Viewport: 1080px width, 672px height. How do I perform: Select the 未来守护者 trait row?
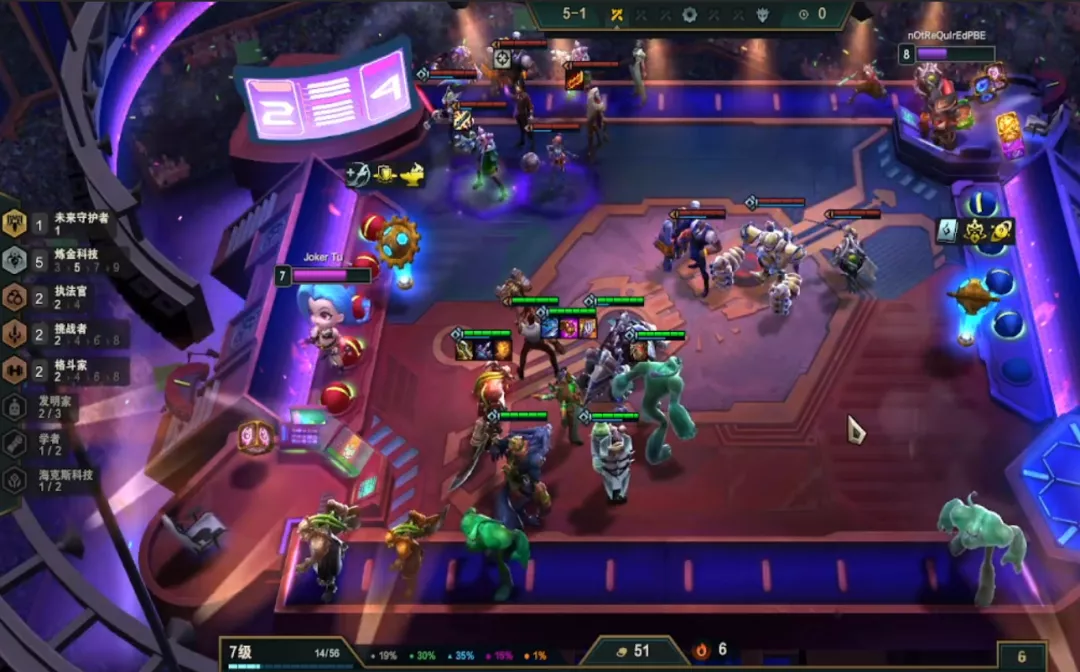(60, 223)
